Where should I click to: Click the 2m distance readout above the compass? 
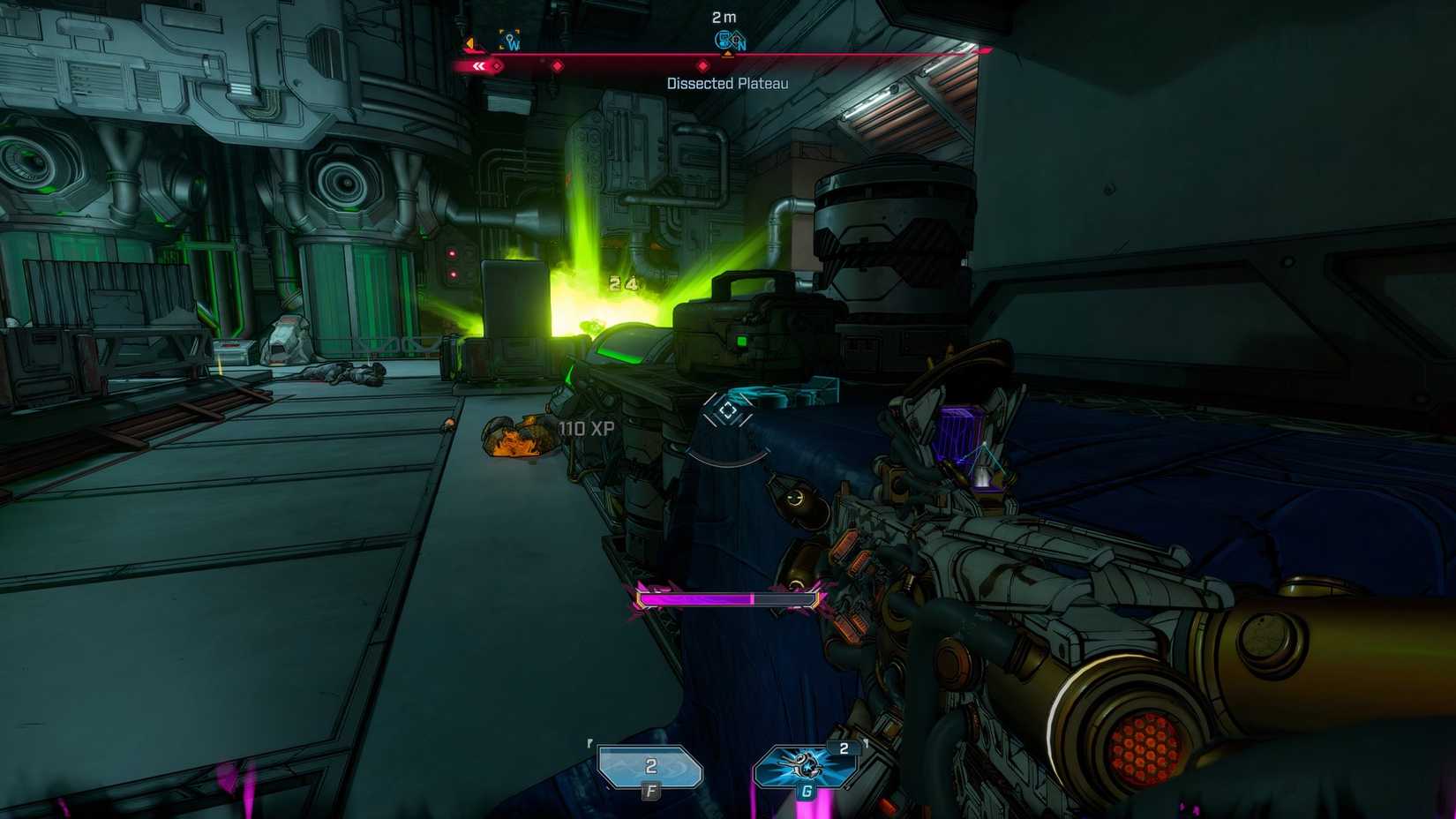[724, 16]
